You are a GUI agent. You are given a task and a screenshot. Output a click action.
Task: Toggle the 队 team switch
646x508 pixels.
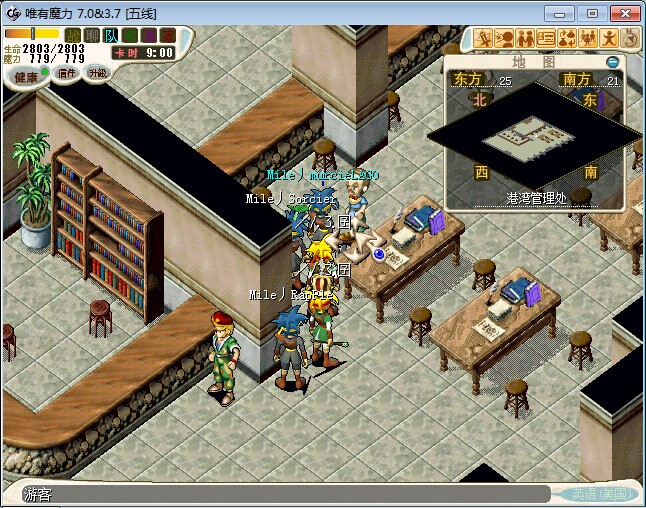click(110, 35)
